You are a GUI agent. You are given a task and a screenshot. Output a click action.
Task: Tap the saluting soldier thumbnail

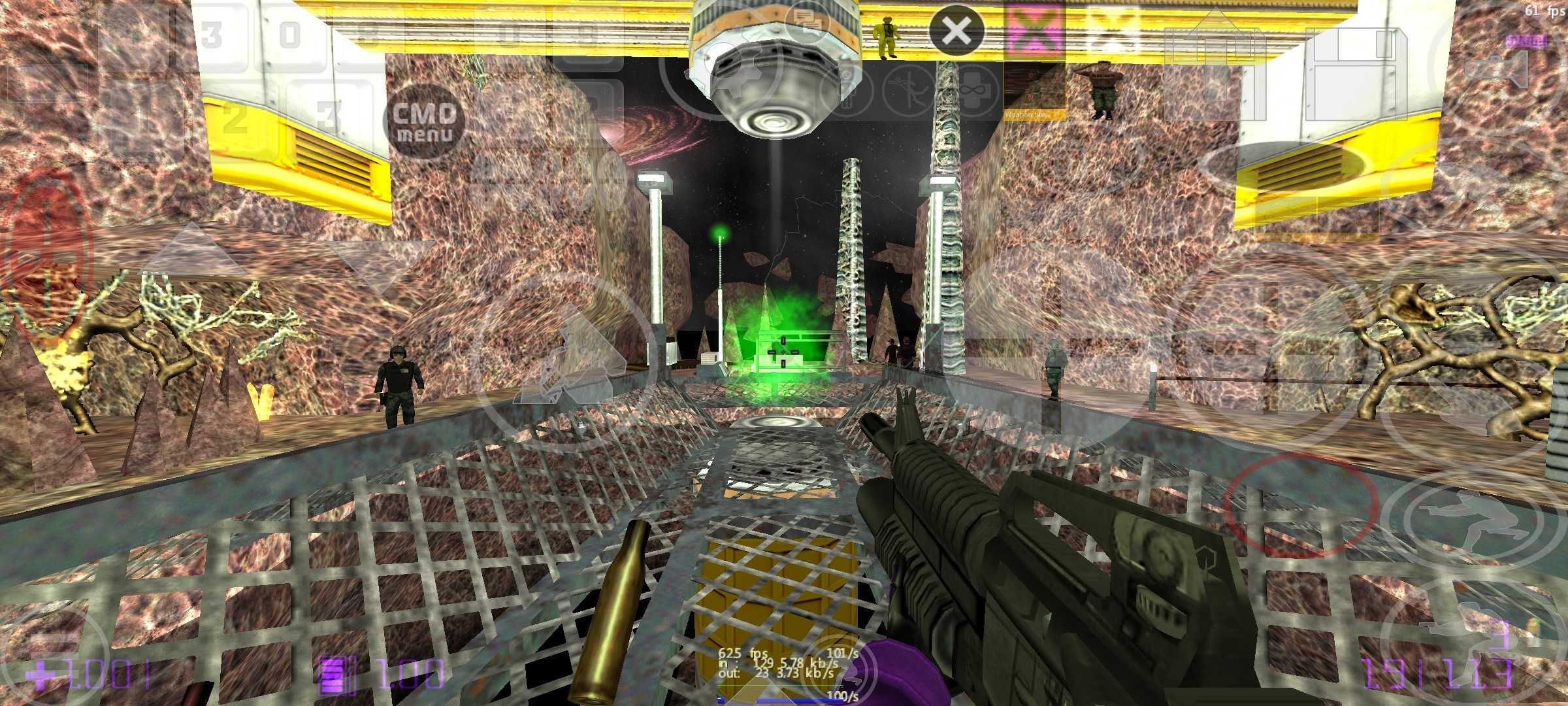click(x=1103, y=89)
